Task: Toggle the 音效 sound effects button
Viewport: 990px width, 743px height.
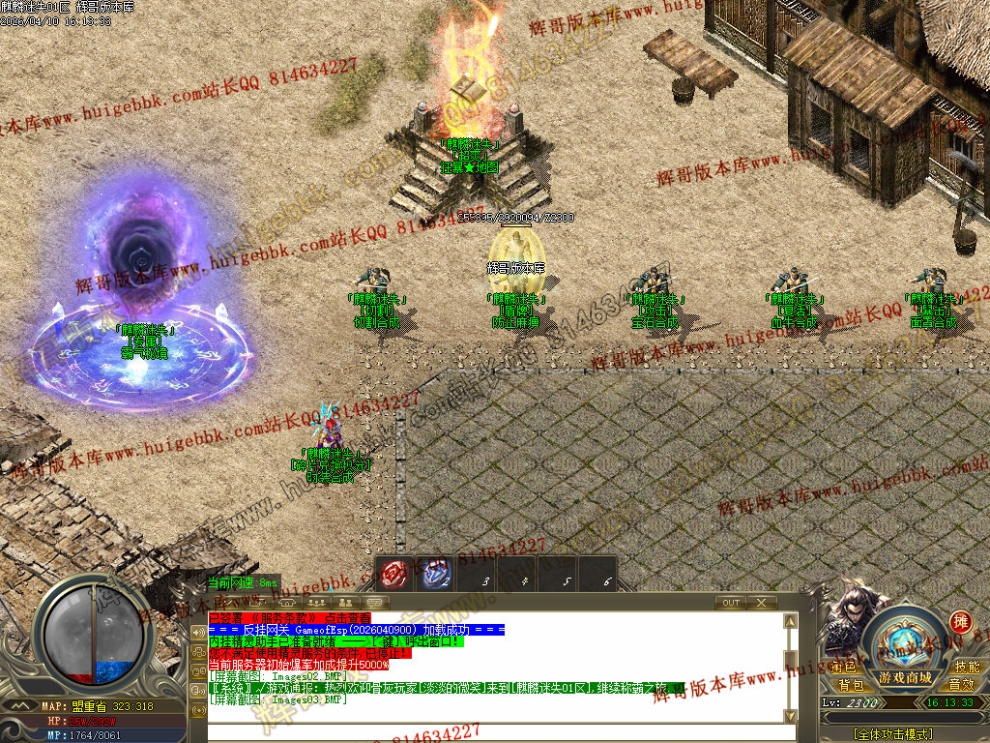Action: 961,685
